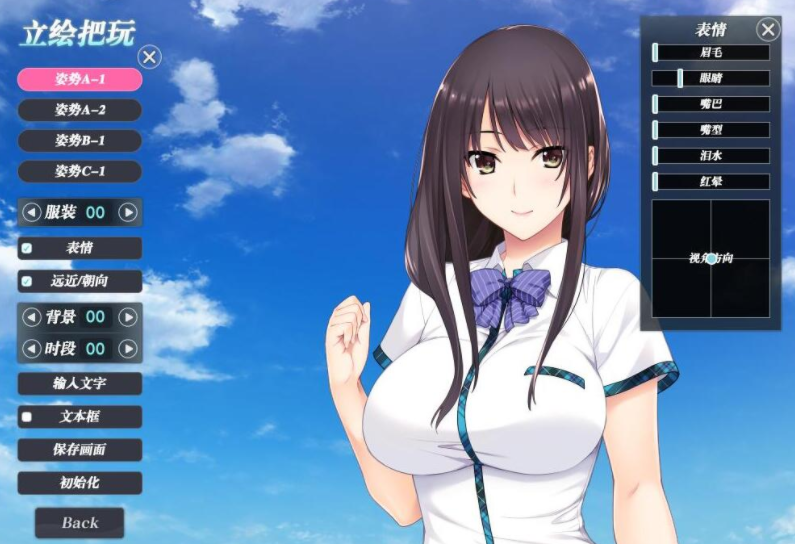
Task: Reset with the 初始化 button
Action: click(80, 483)
